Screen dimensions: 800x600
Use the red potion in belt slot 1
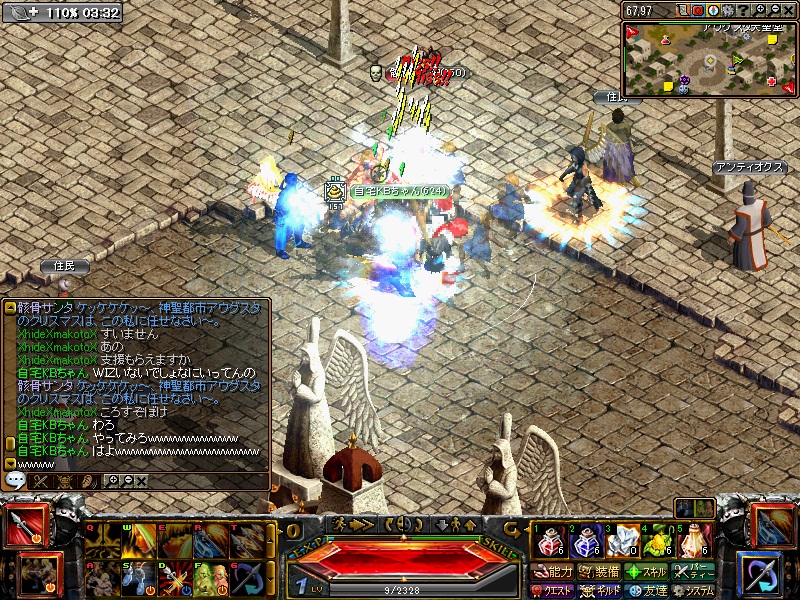pyautogui.click(x=548, y=542)
